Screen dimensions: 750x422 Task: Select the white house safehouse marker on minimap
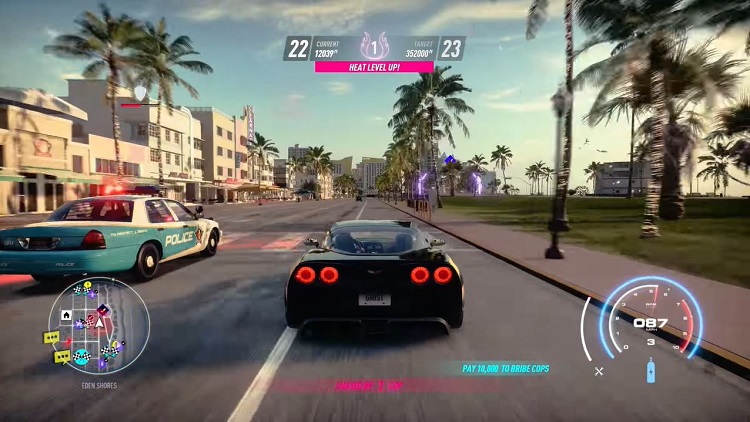tap(65, 314)
